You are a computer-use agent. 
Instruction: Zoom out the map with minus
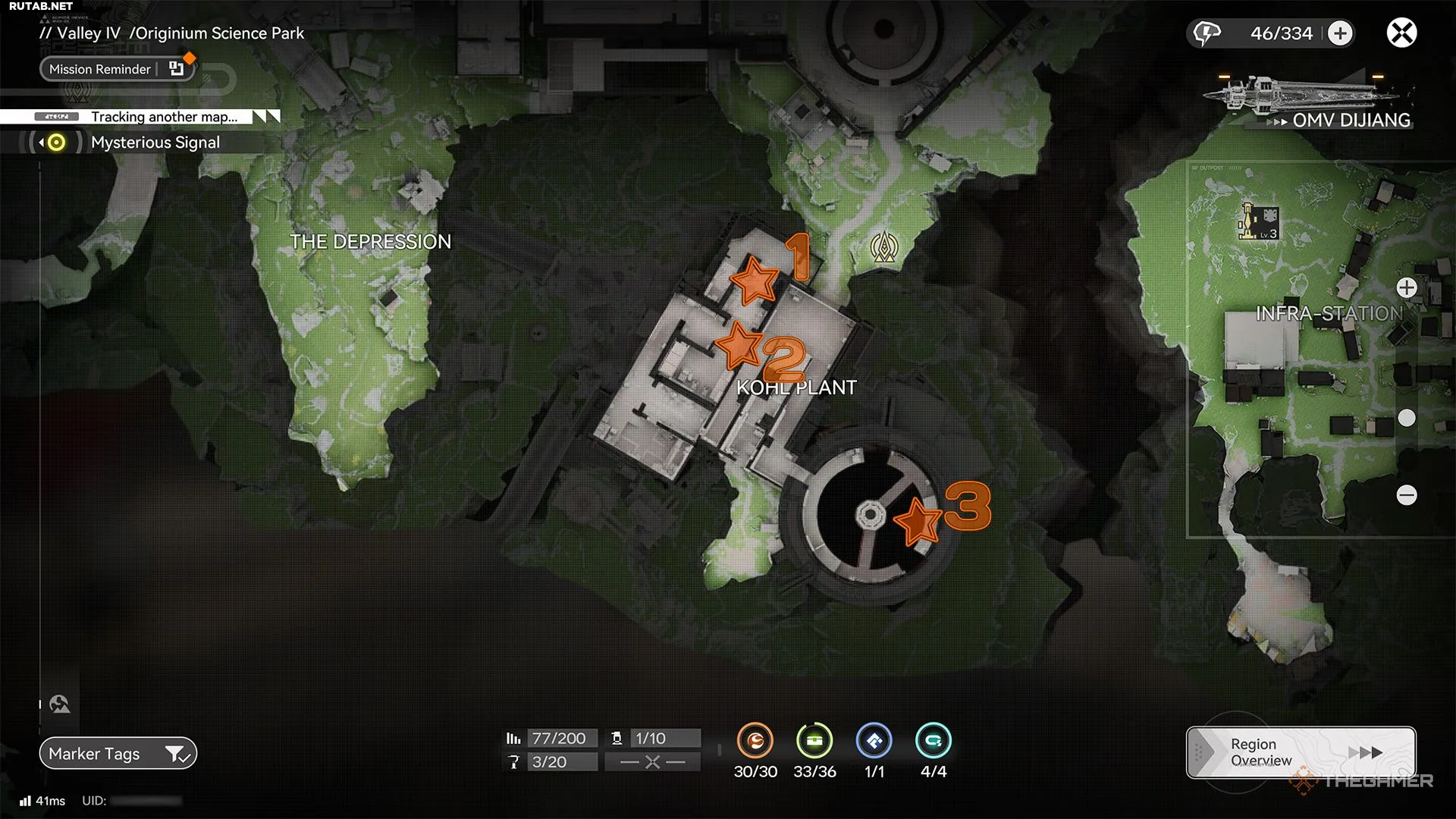tap(1407, 495)
